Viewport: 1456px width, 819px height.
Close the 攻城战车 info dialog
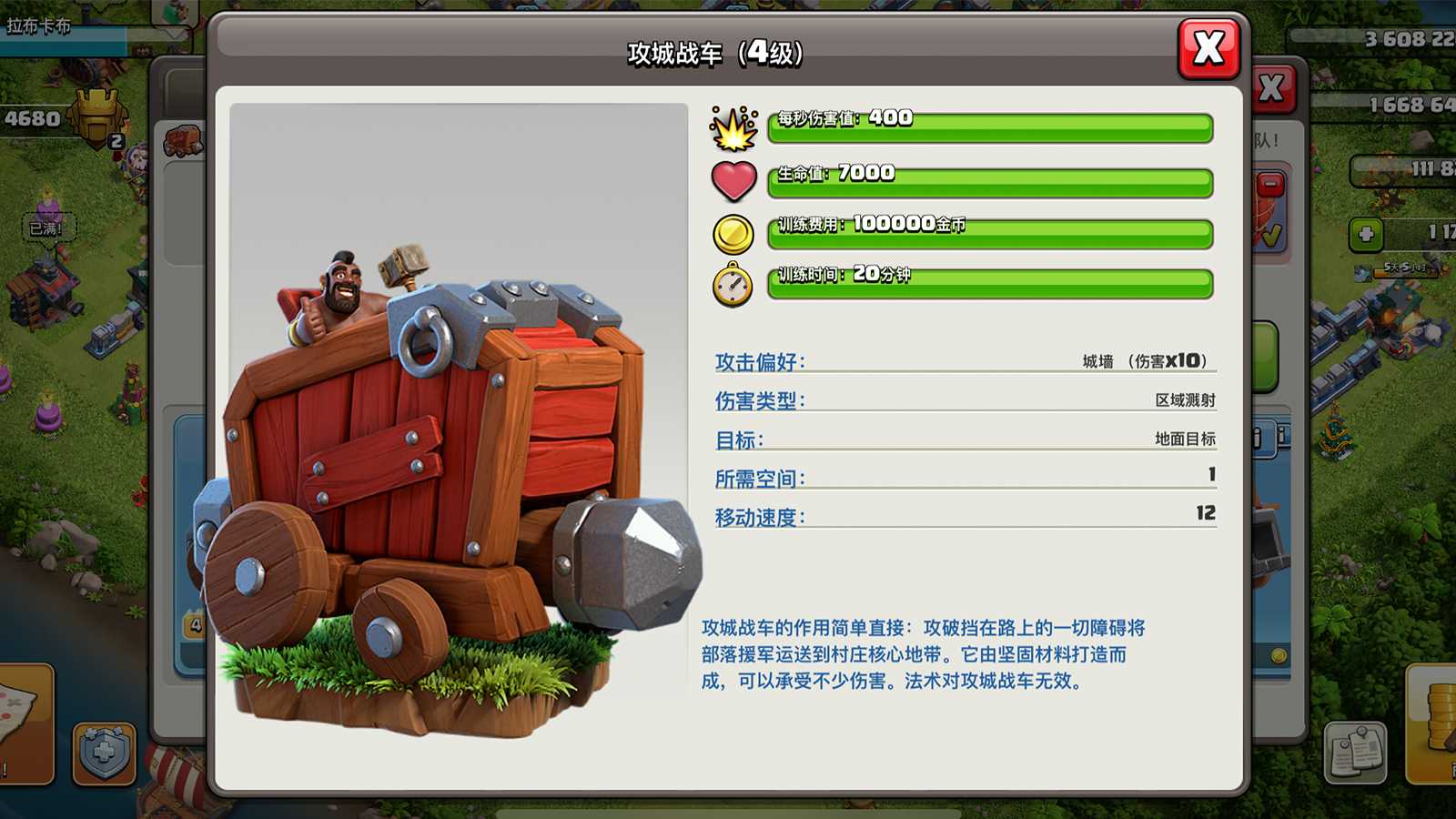point(1209,50)
